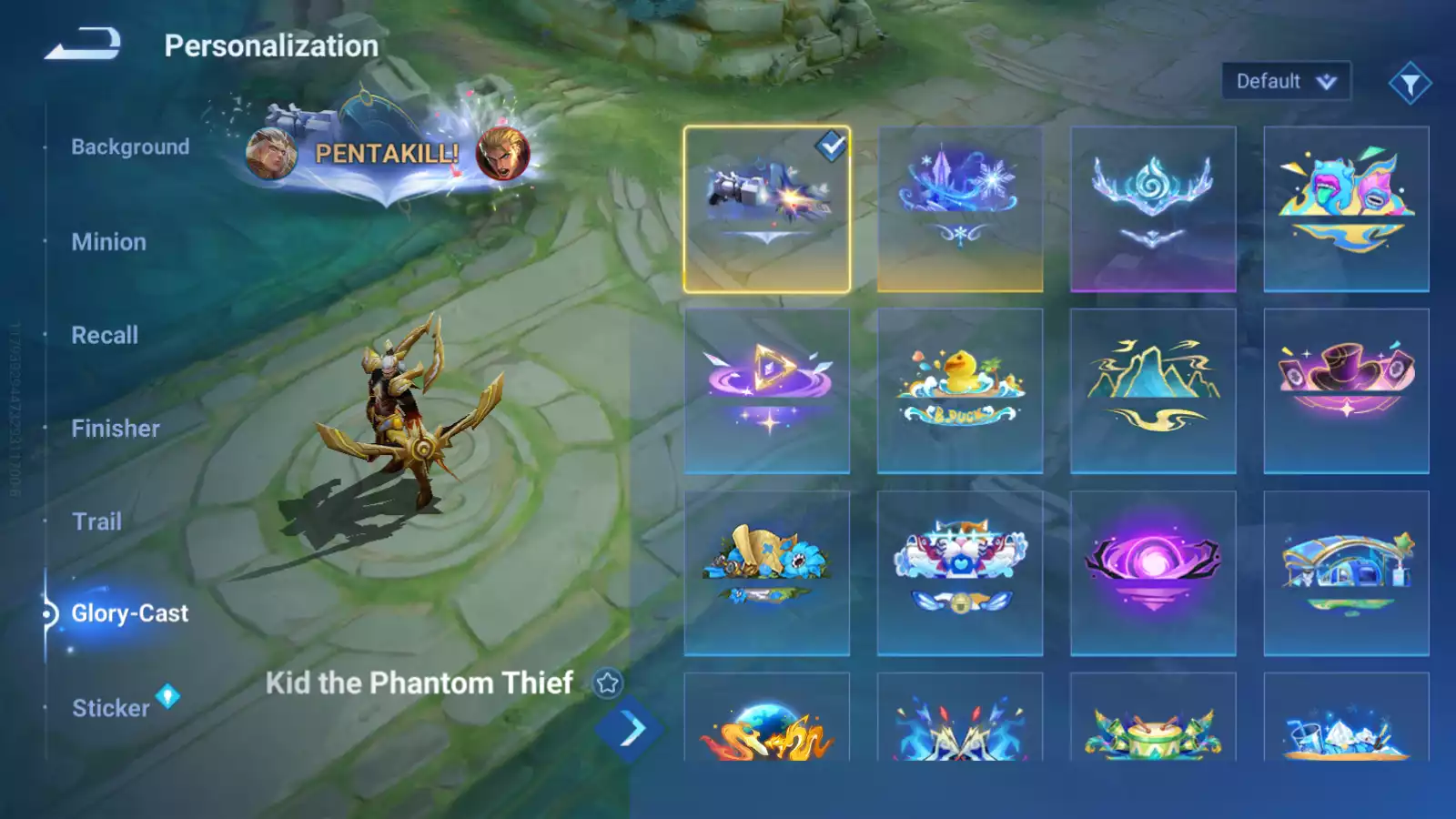Select the blue antler swirl glory-cast
The image size is (1456, 819).
tap(1153, 209)
